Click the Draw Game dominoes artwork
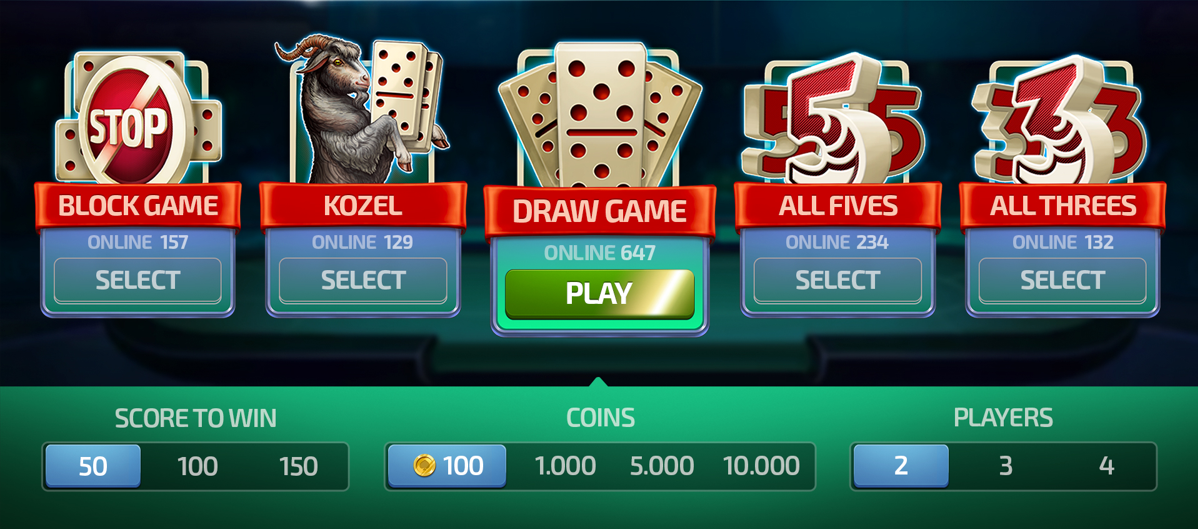Image resolution: width=1198 pixels, height=529 pixels. point(598,115)
